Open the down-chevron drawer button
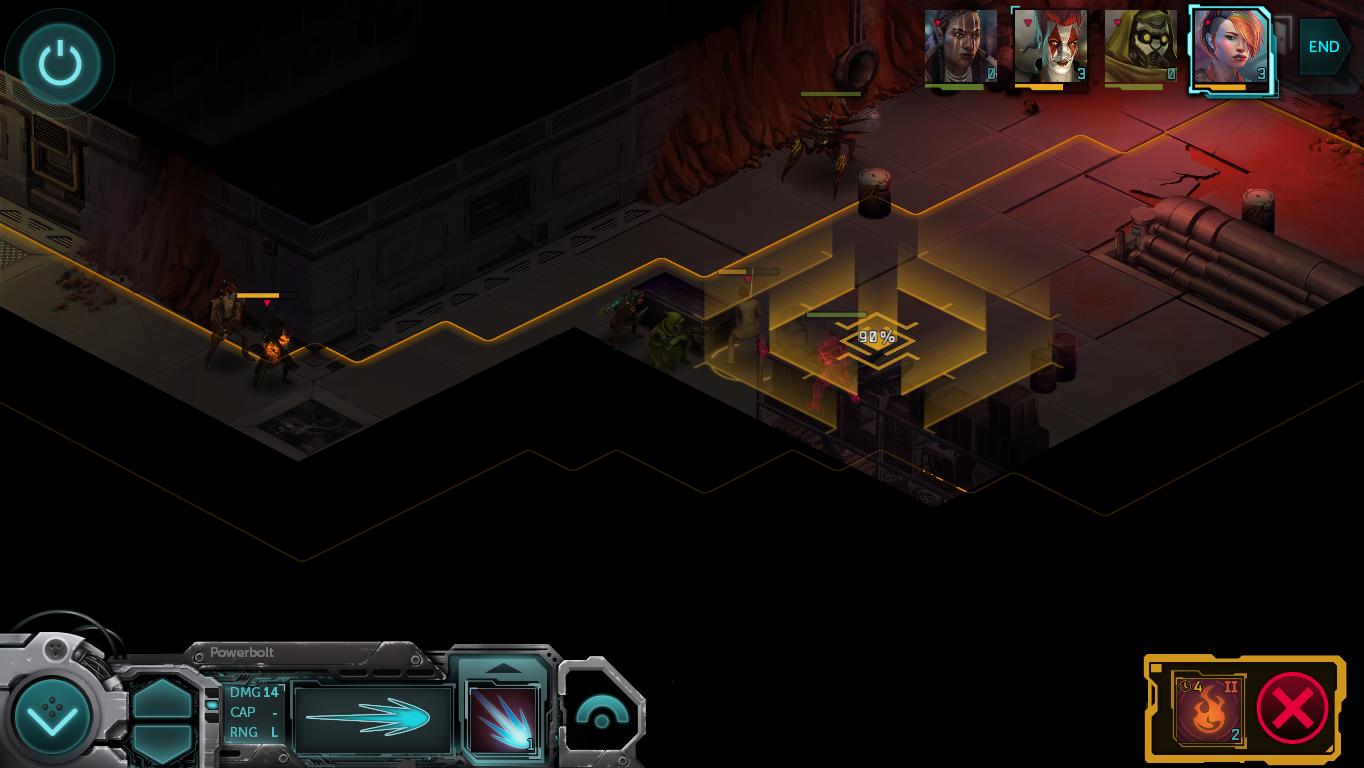The width and height of the screenshot is (1364, 768). point(52,716)
